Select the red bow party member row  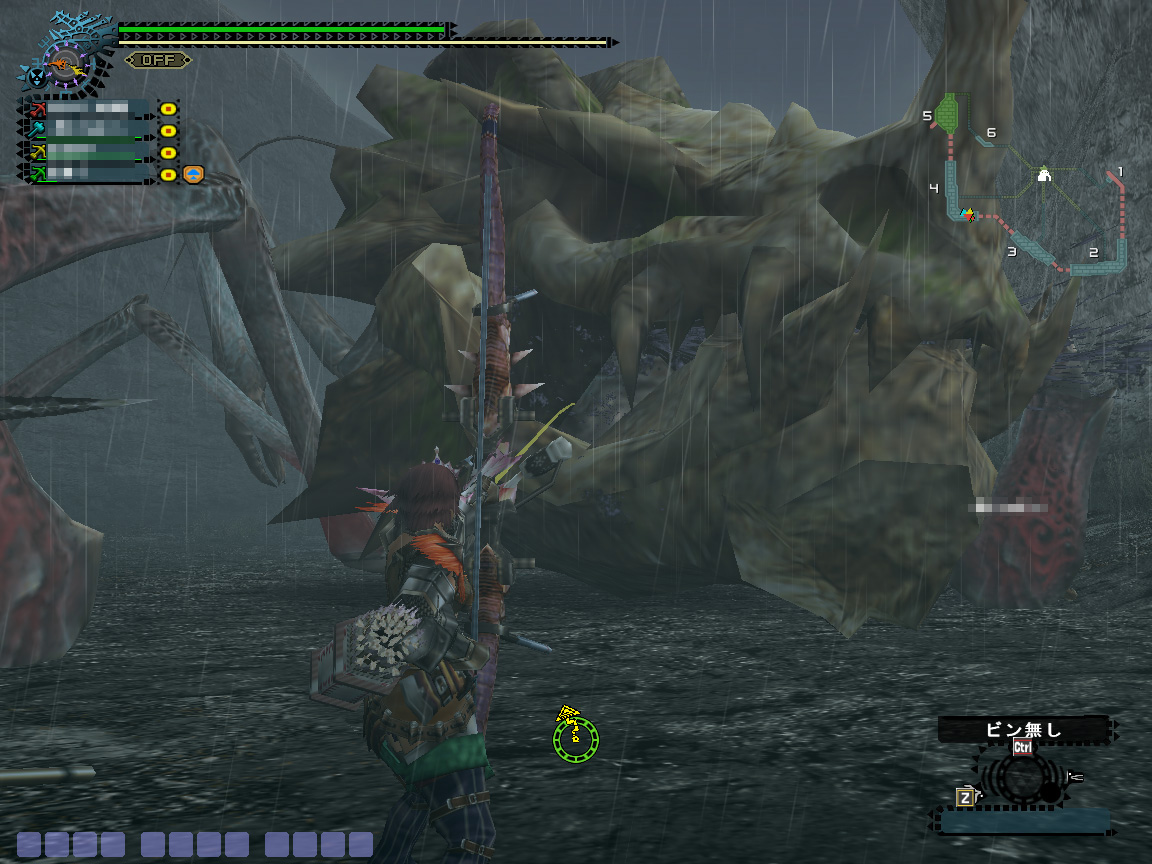pyautogui.click(x=88, y=108)
